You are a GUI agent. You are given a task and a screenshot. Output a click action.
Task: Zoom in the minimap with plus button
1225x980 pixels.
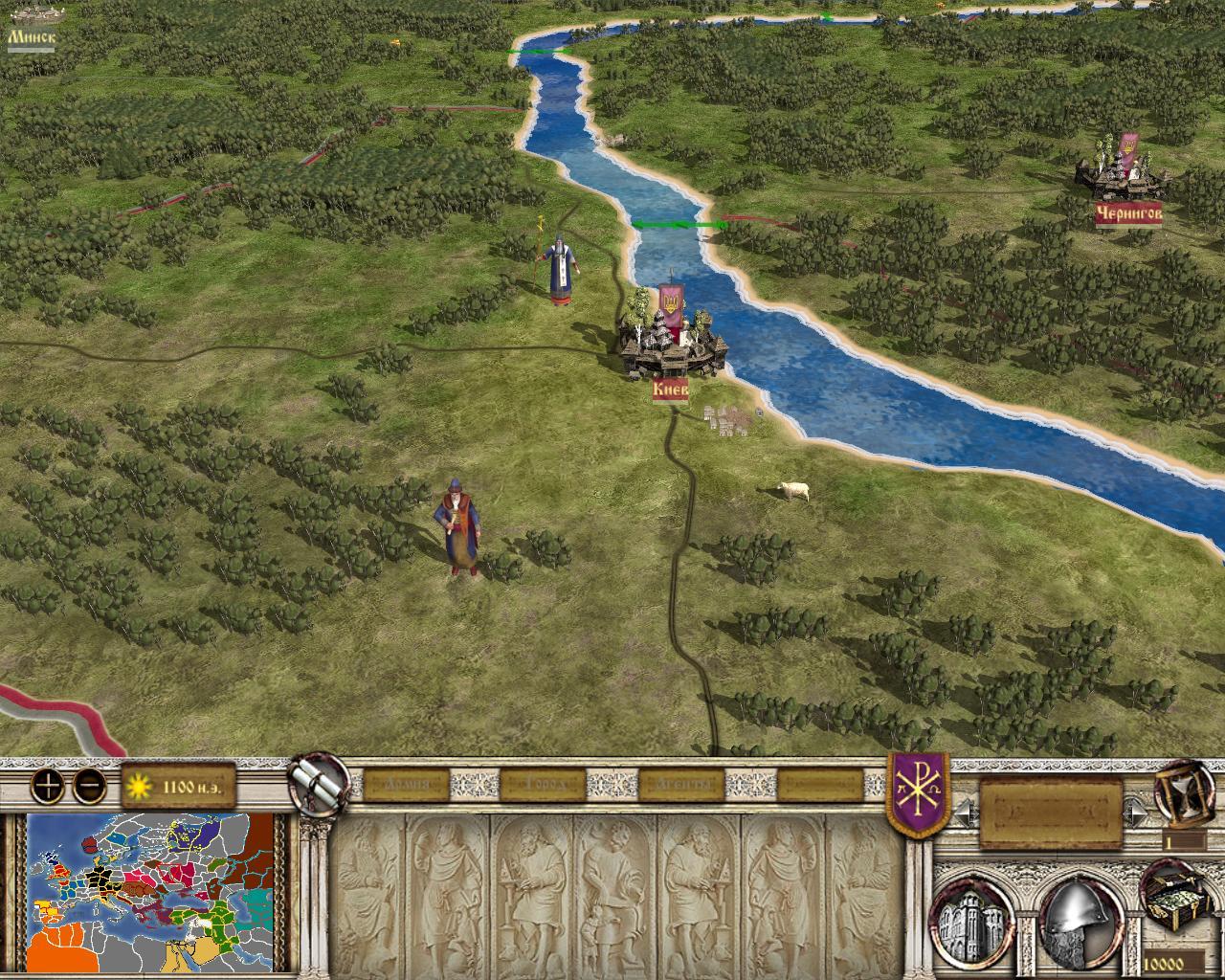coord(48,786)
